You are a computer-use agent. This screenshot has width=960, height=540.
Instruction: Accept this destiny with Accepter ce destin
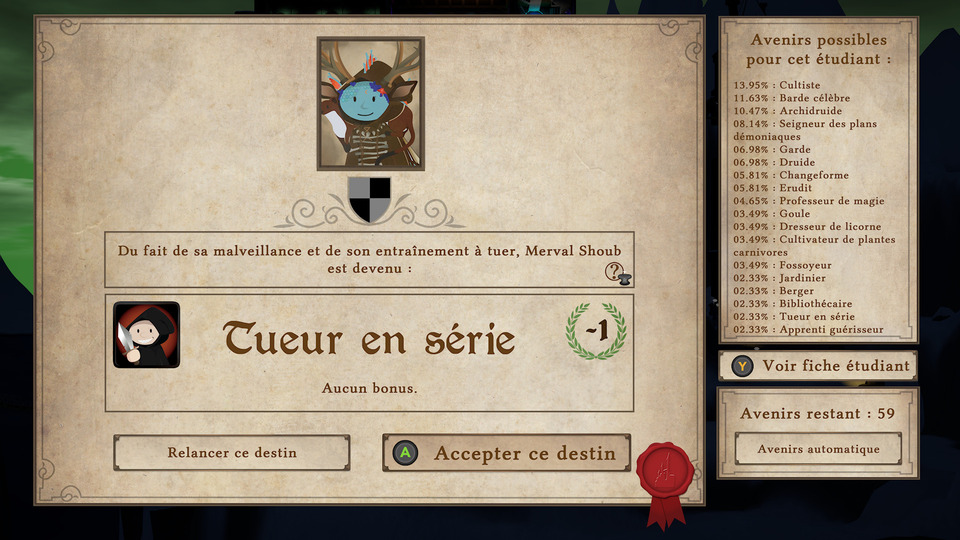click(507, 453)
